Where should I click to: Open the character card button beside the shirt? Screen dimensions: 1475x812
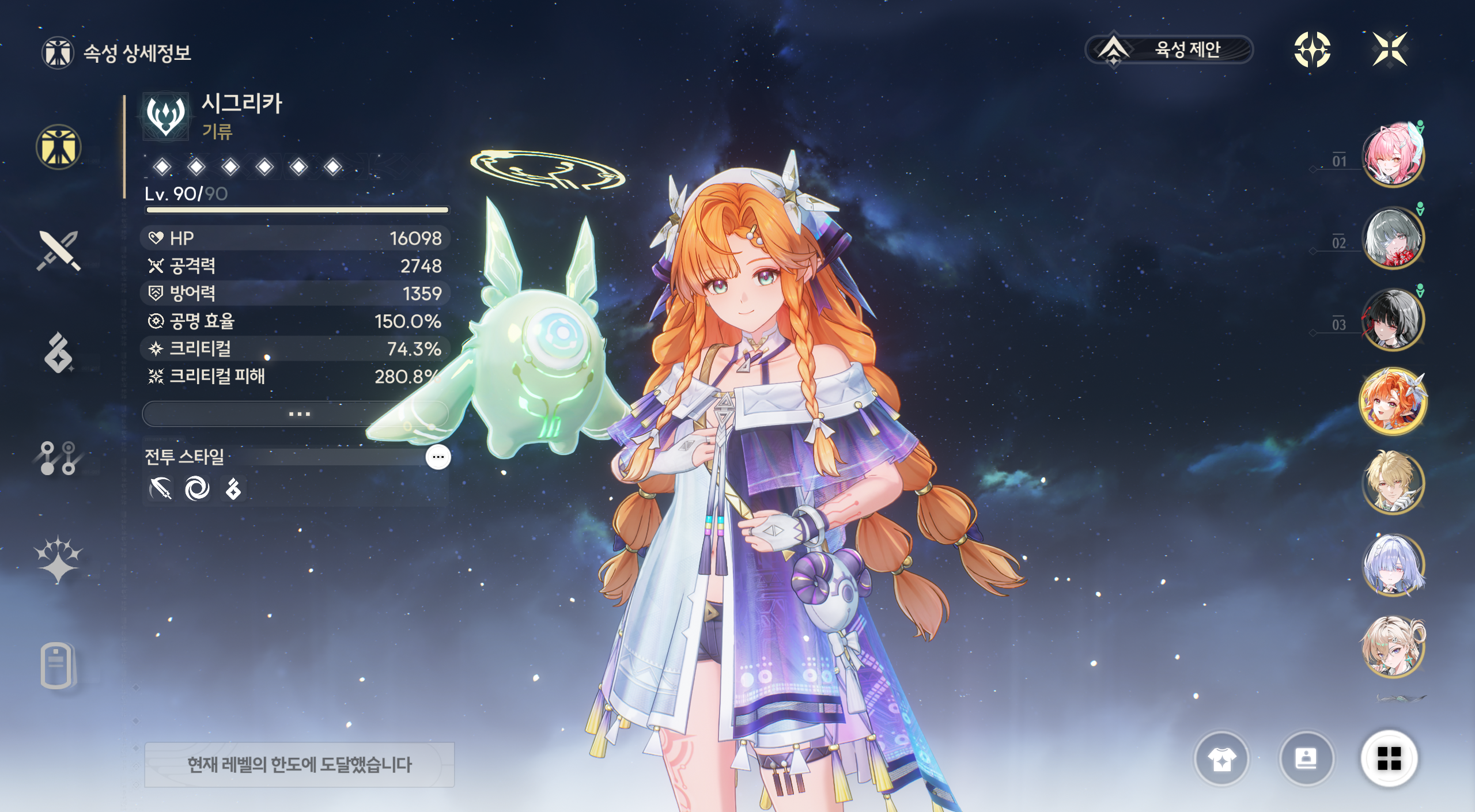pos(1306,759)
